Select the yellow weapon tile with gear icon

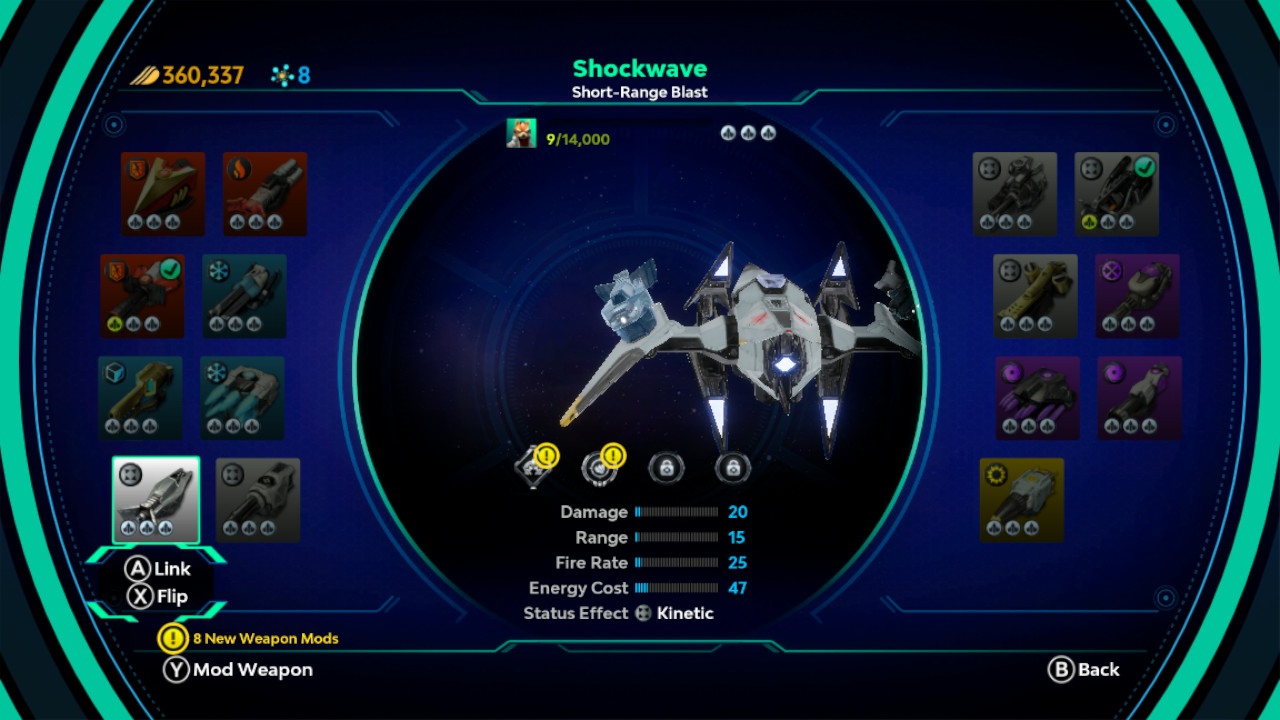(x=1022, y=500)
